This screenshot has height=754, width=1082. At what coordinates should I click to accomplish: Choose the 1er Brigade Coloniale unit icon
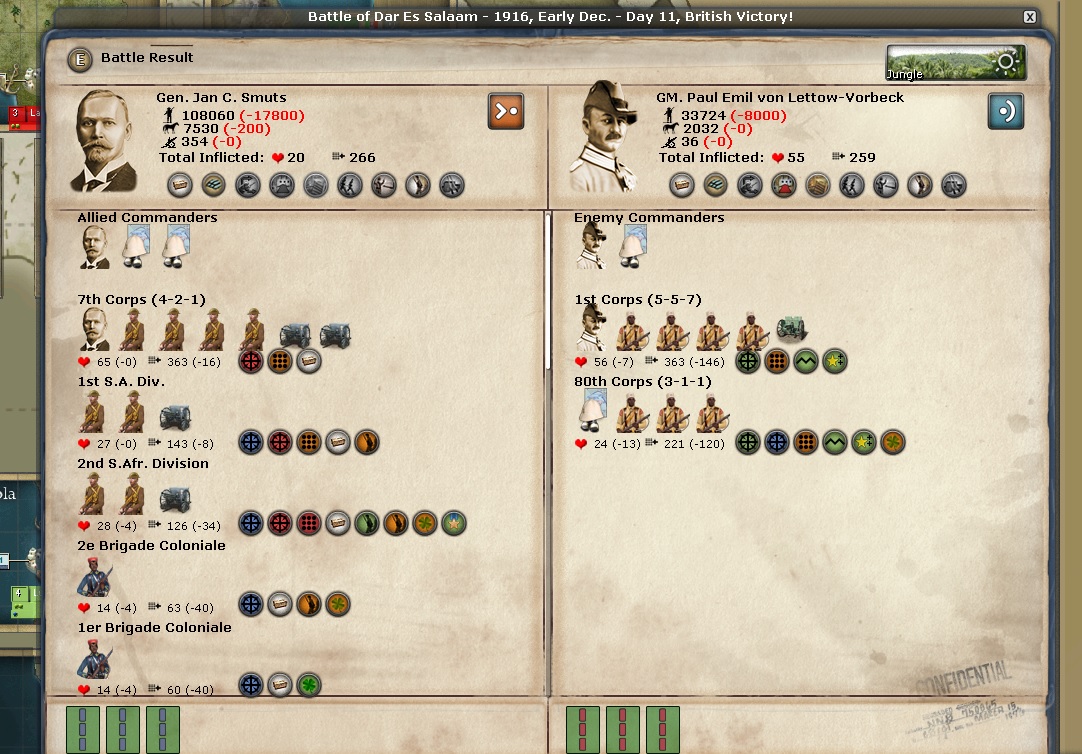[x=95, y=659]
